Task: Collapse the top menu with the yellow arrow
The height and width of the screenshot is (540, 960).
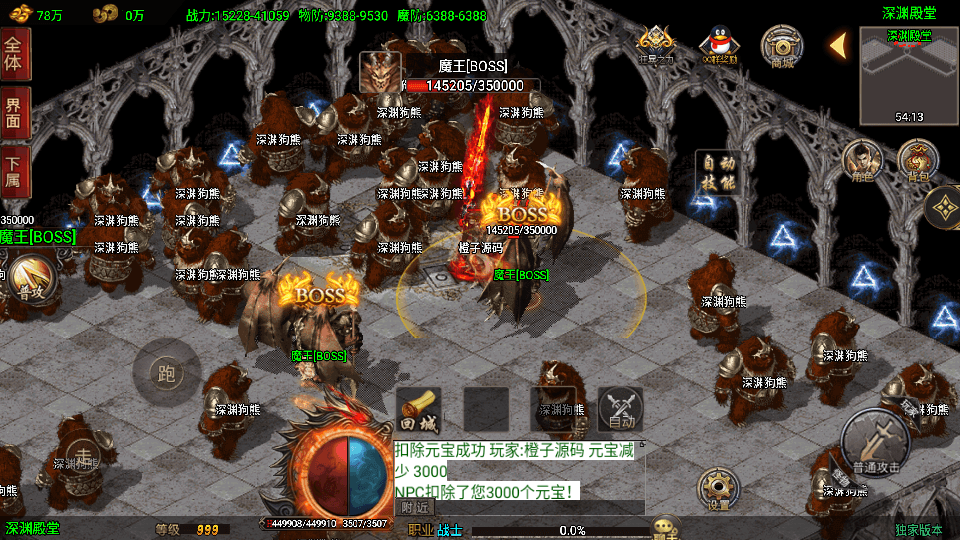Action: click(838, 45)
